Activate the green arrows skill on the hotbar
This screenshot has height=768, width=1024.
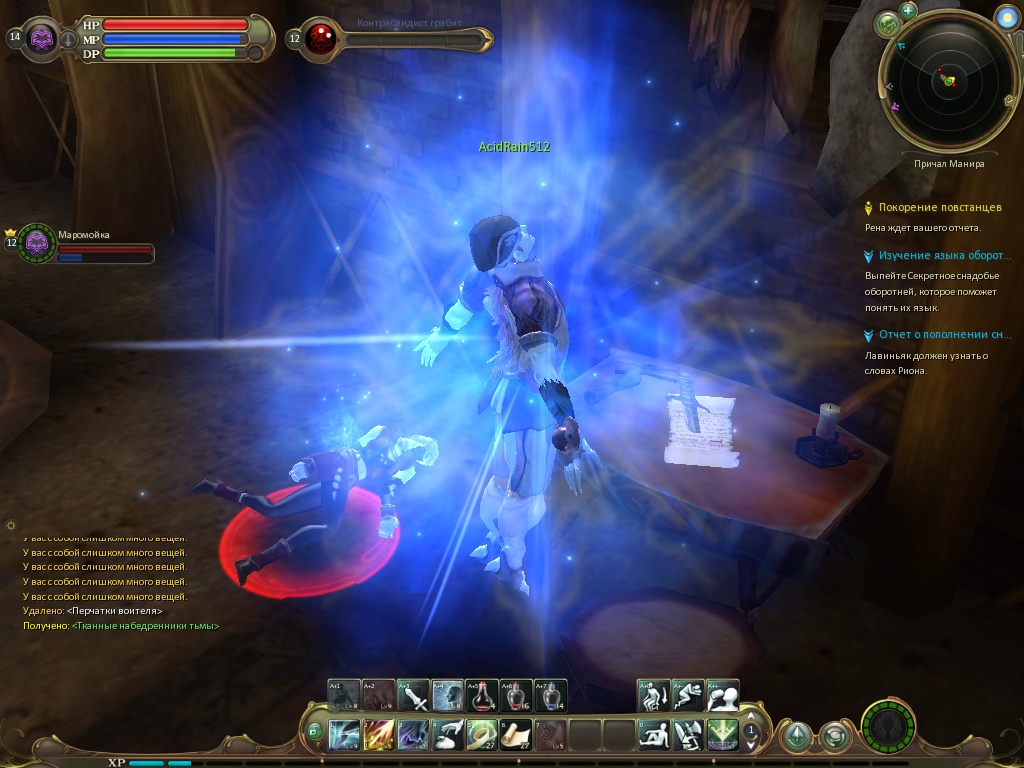pyautogui.click(x=723, y=735)
